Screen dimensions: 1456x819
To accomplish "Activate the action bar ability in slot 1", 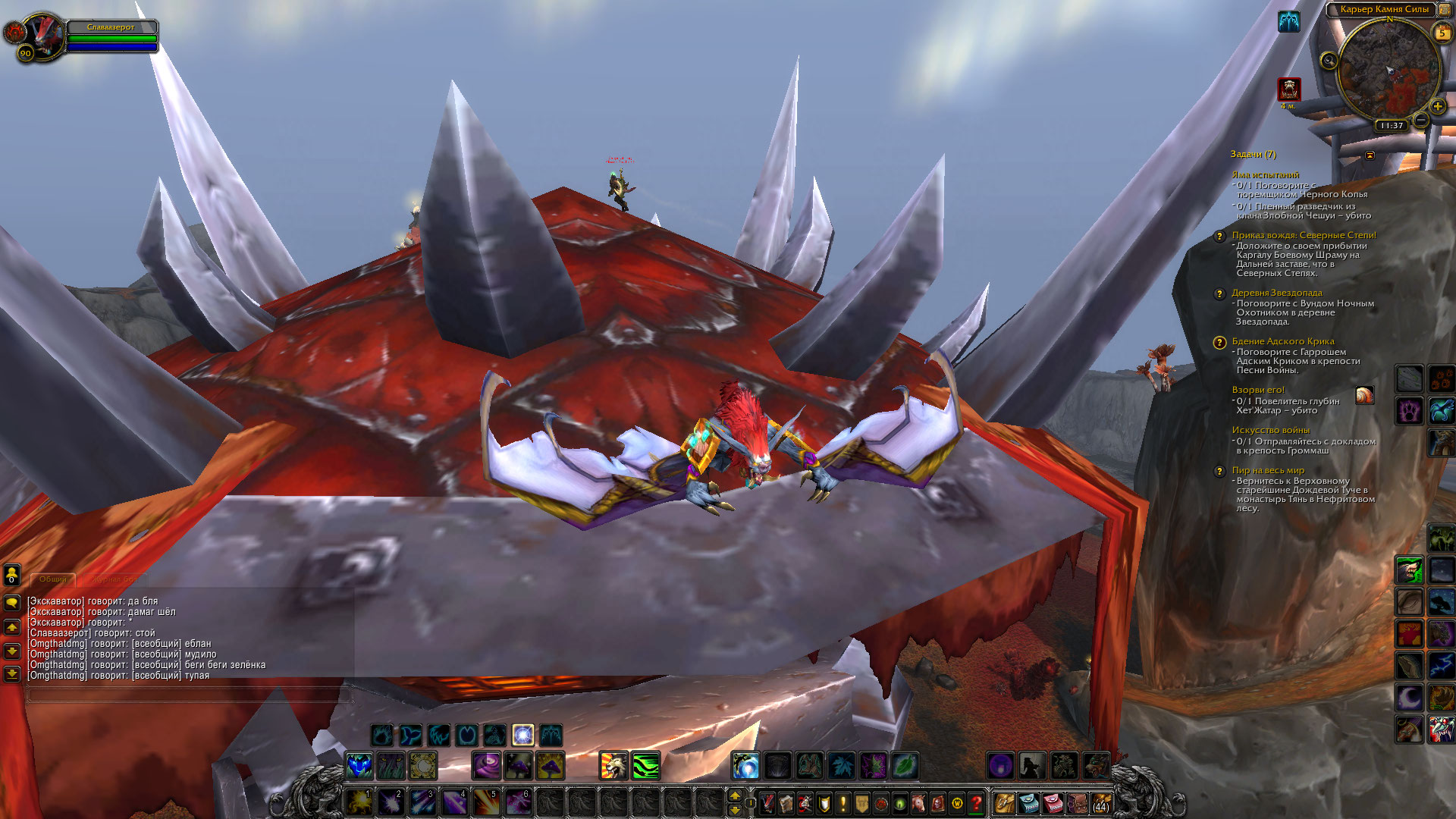I will point(359,802).
